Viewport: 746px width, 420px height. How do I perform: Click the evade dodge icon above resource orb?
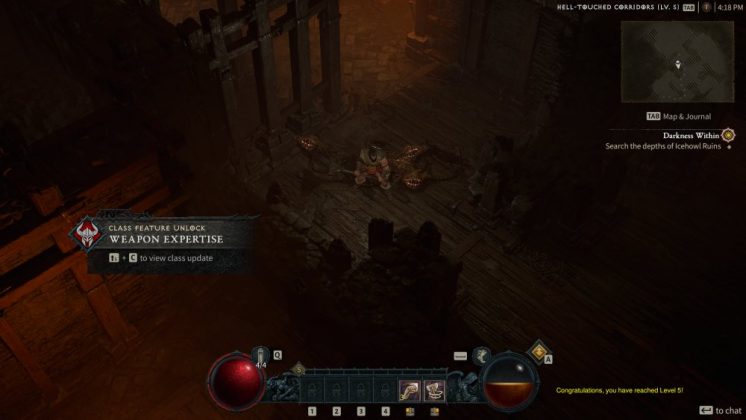(481, 355)
